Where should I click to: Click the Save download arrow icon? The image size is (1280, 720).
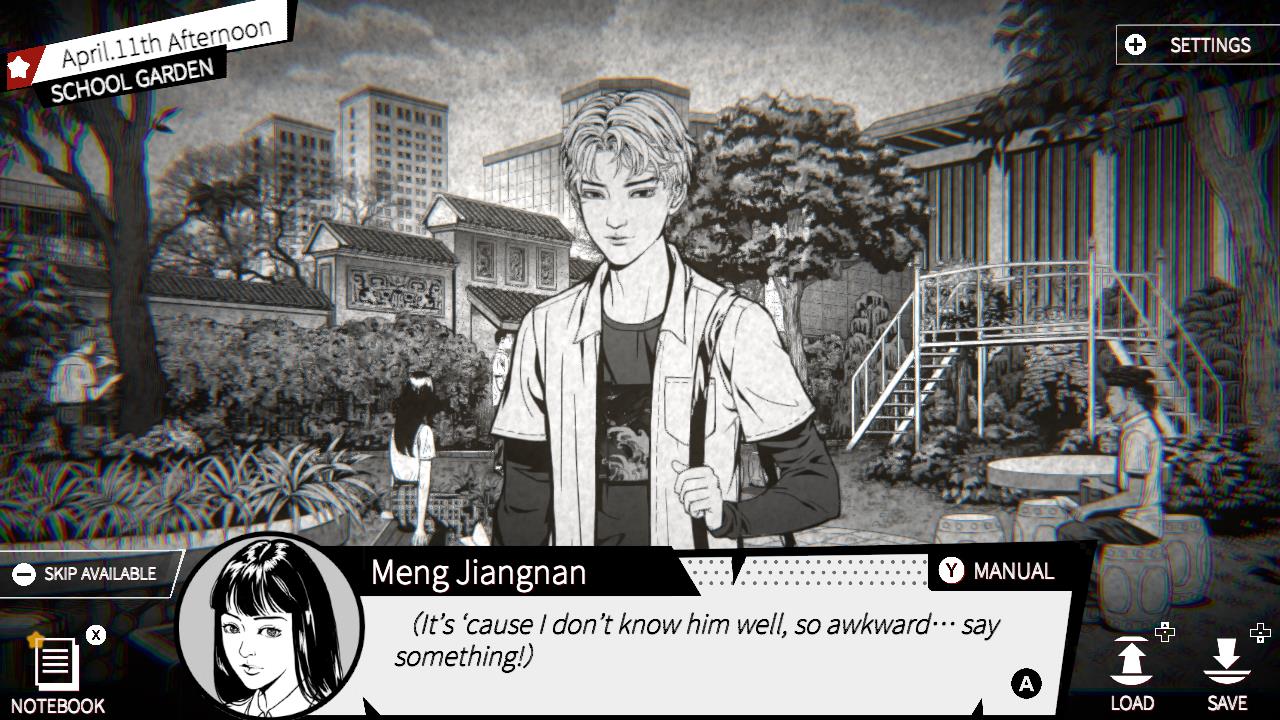point(1228,660)
